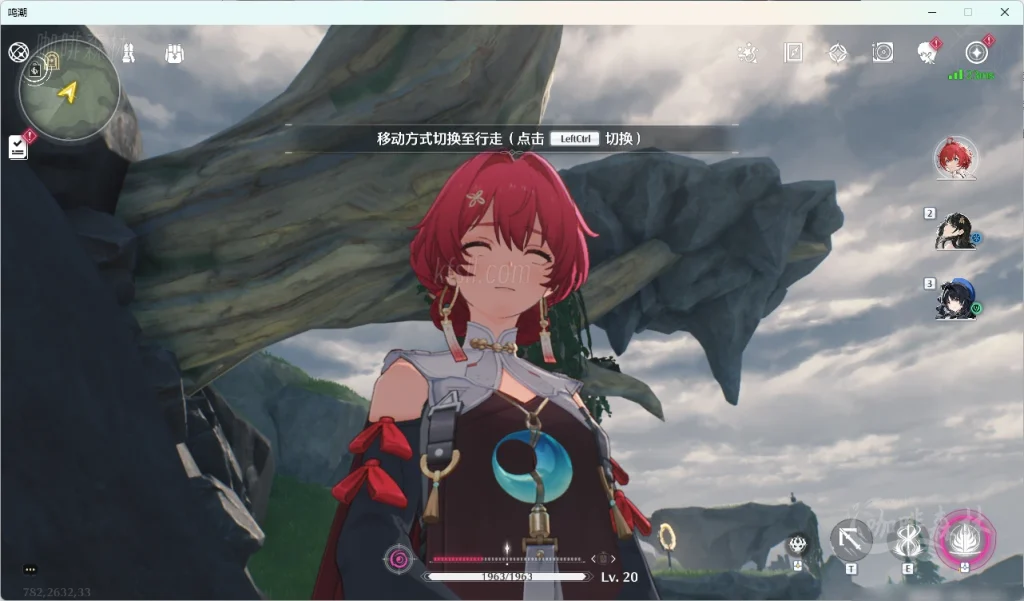Open the globe icon beside the minimap

click(x=18, y=52)
